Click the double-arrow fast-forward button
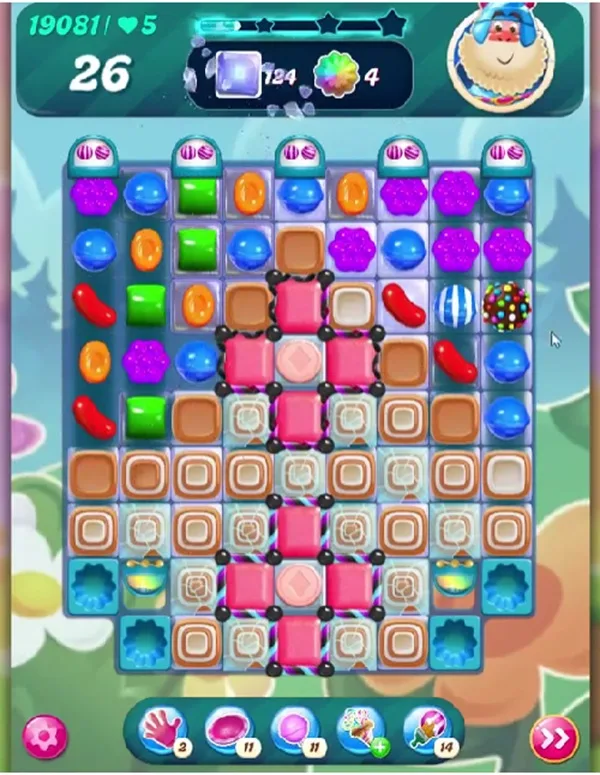Screen dimensions: 600x775 555,737
